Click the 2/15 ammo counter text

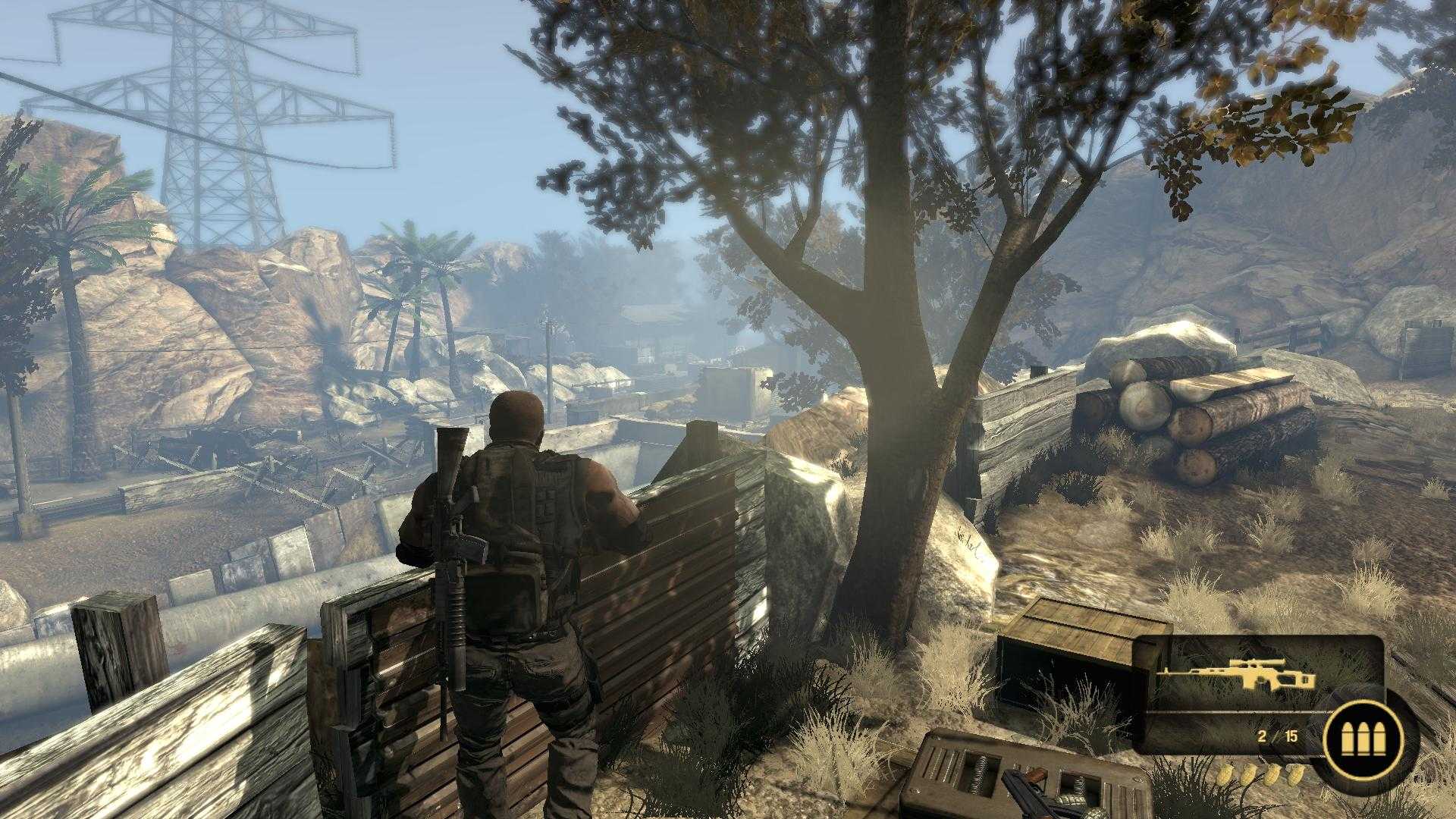tap(1277, 736)
